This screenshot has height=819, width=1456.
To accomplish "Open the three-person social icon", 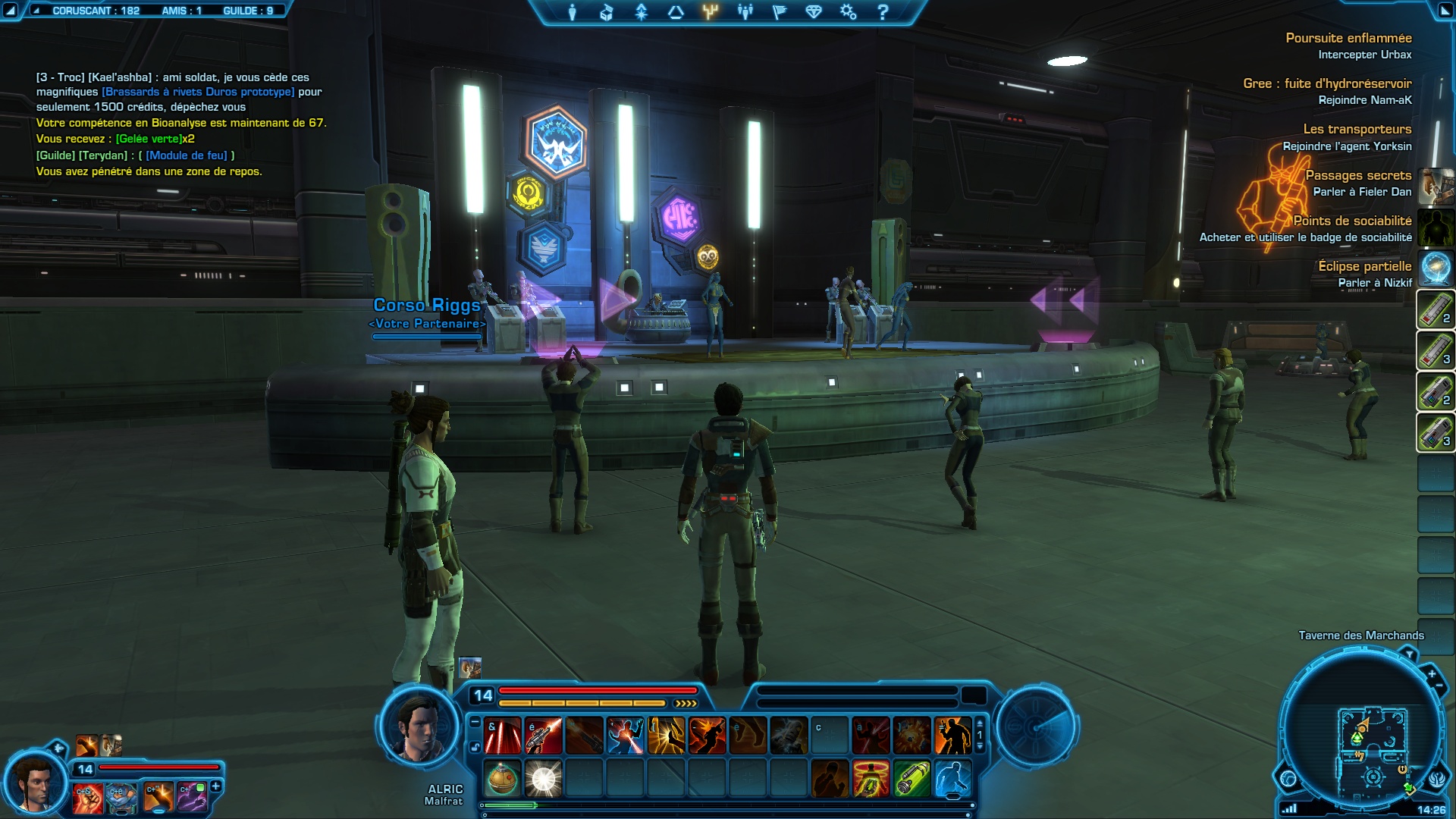I will point(745,12).
